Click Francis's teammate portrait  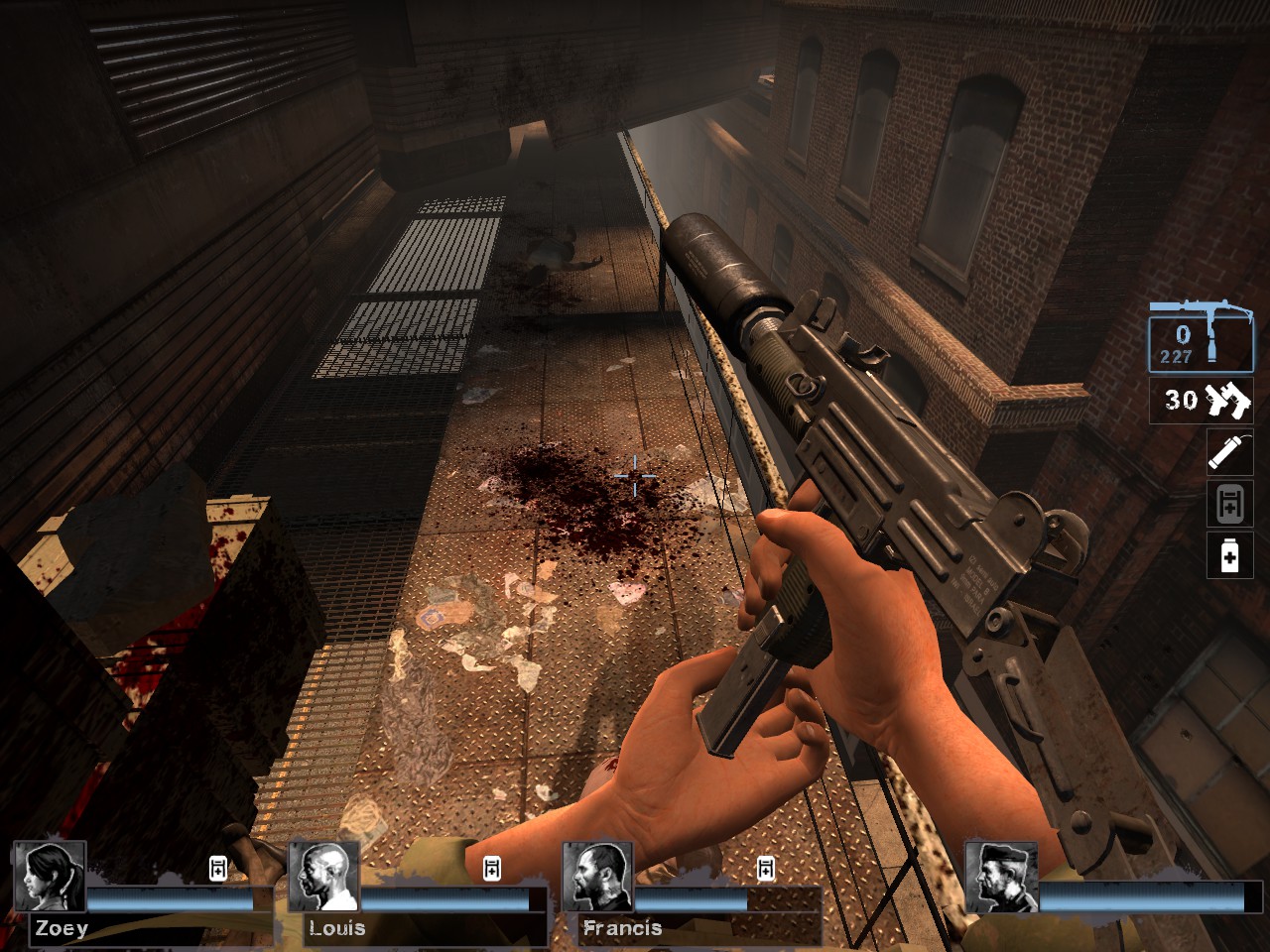tap(597, 877)
